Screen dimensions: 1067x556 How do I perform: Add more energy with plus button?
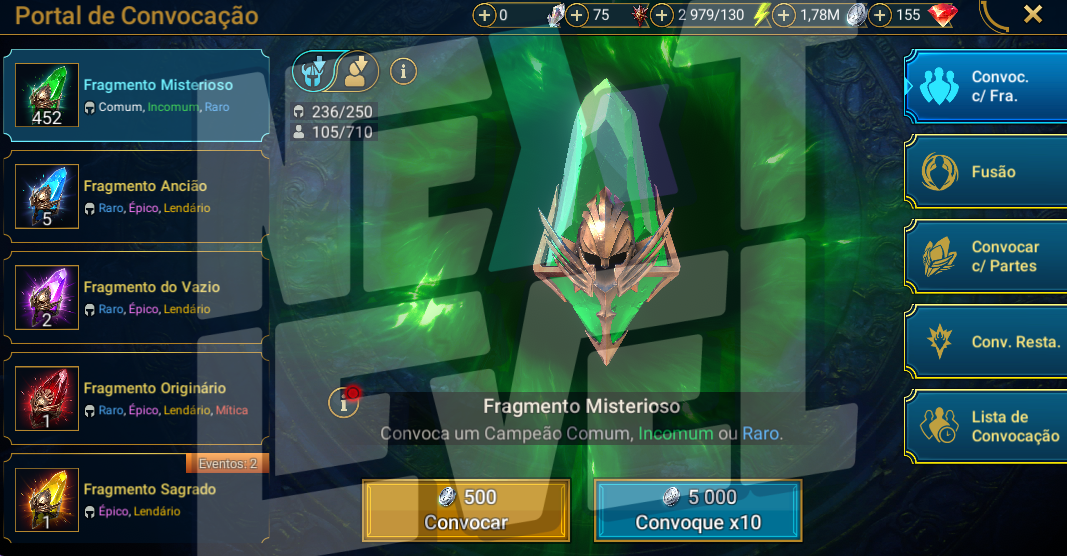click(x=662, y=15)
